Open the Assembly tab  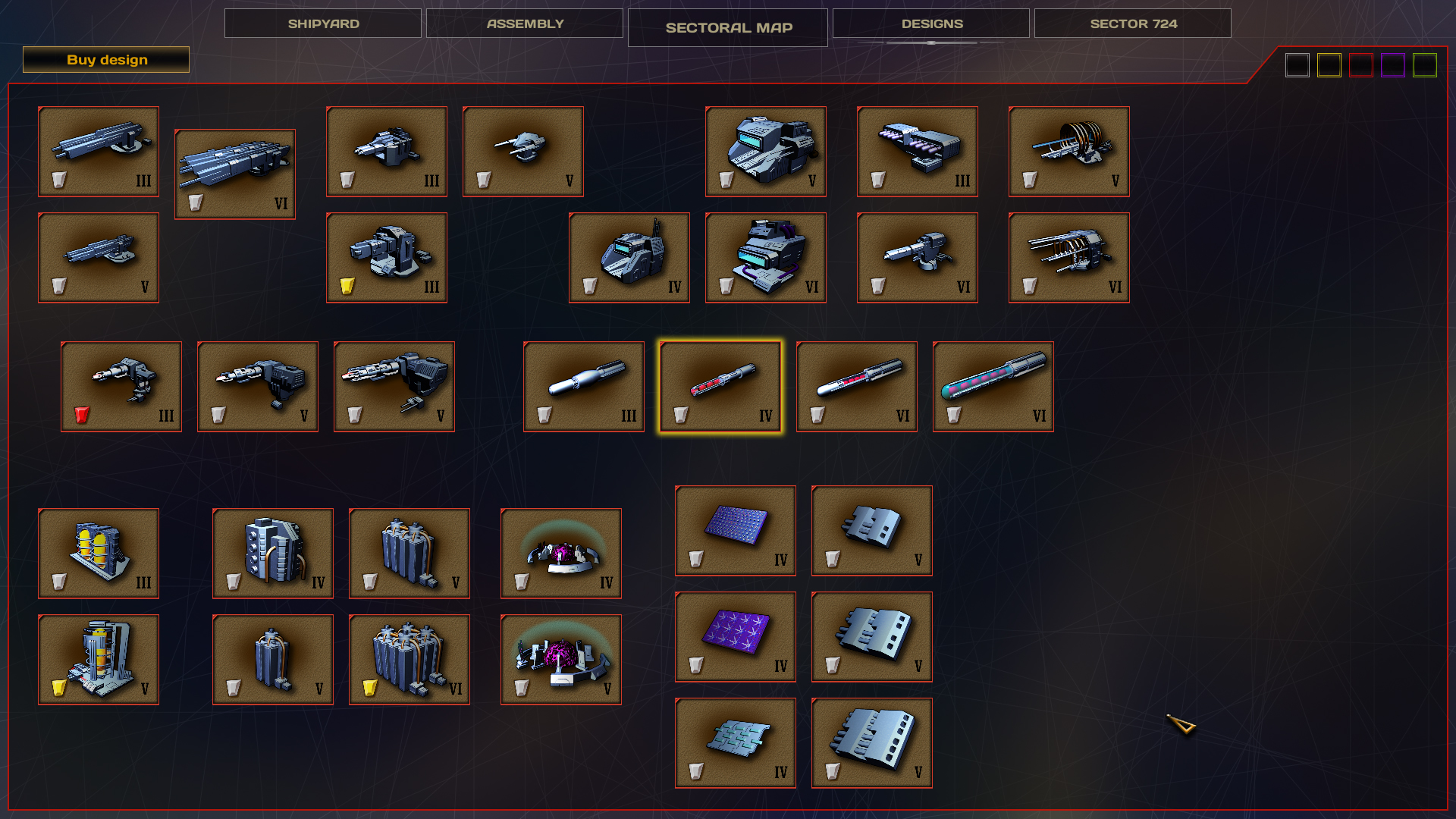pos(524,23)
